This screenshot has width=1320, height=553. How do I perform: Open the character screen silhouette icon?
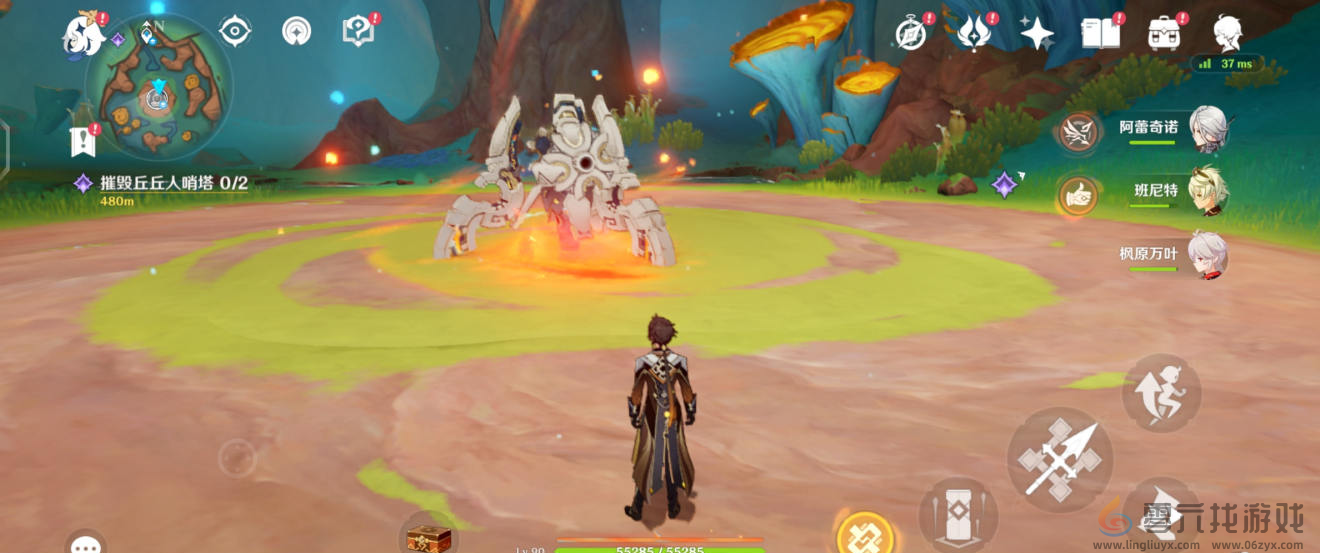1228,33
